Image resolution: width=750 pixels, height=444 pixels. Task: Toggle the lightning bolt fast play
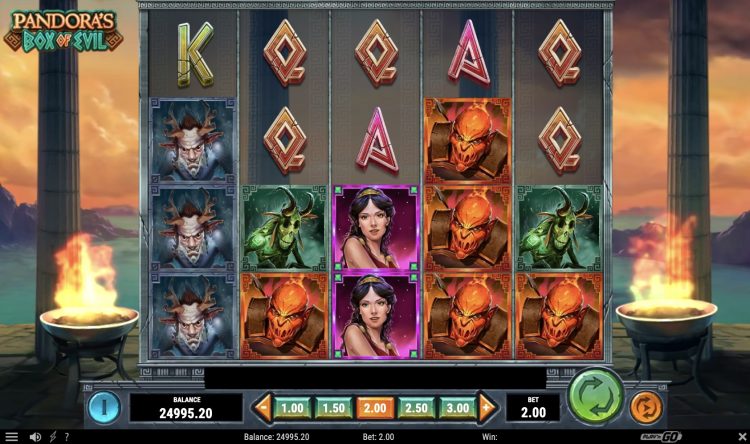coord(52,437)
